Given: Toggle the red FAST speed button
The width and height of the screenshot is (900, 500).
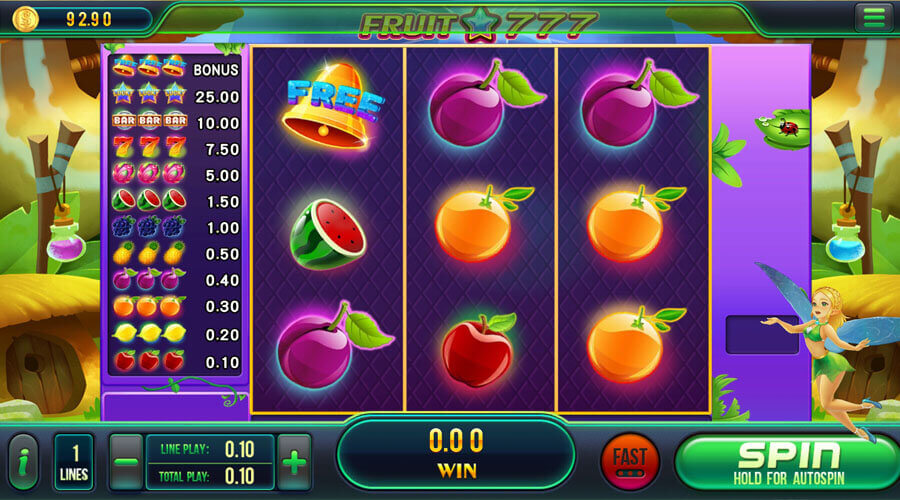Looking at the screenshot, I should [629, 461].
